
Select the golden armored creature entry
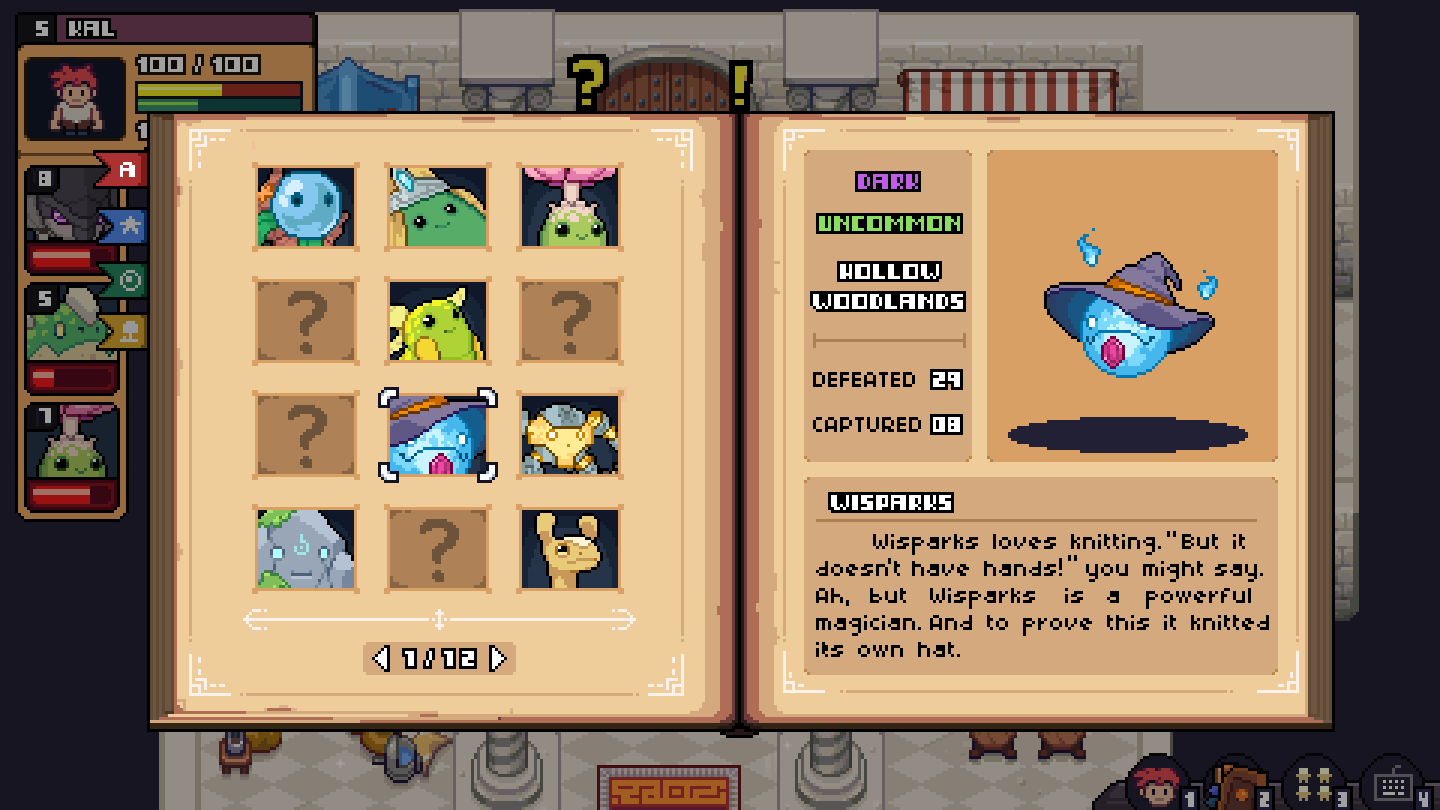(x=570, y=435)
